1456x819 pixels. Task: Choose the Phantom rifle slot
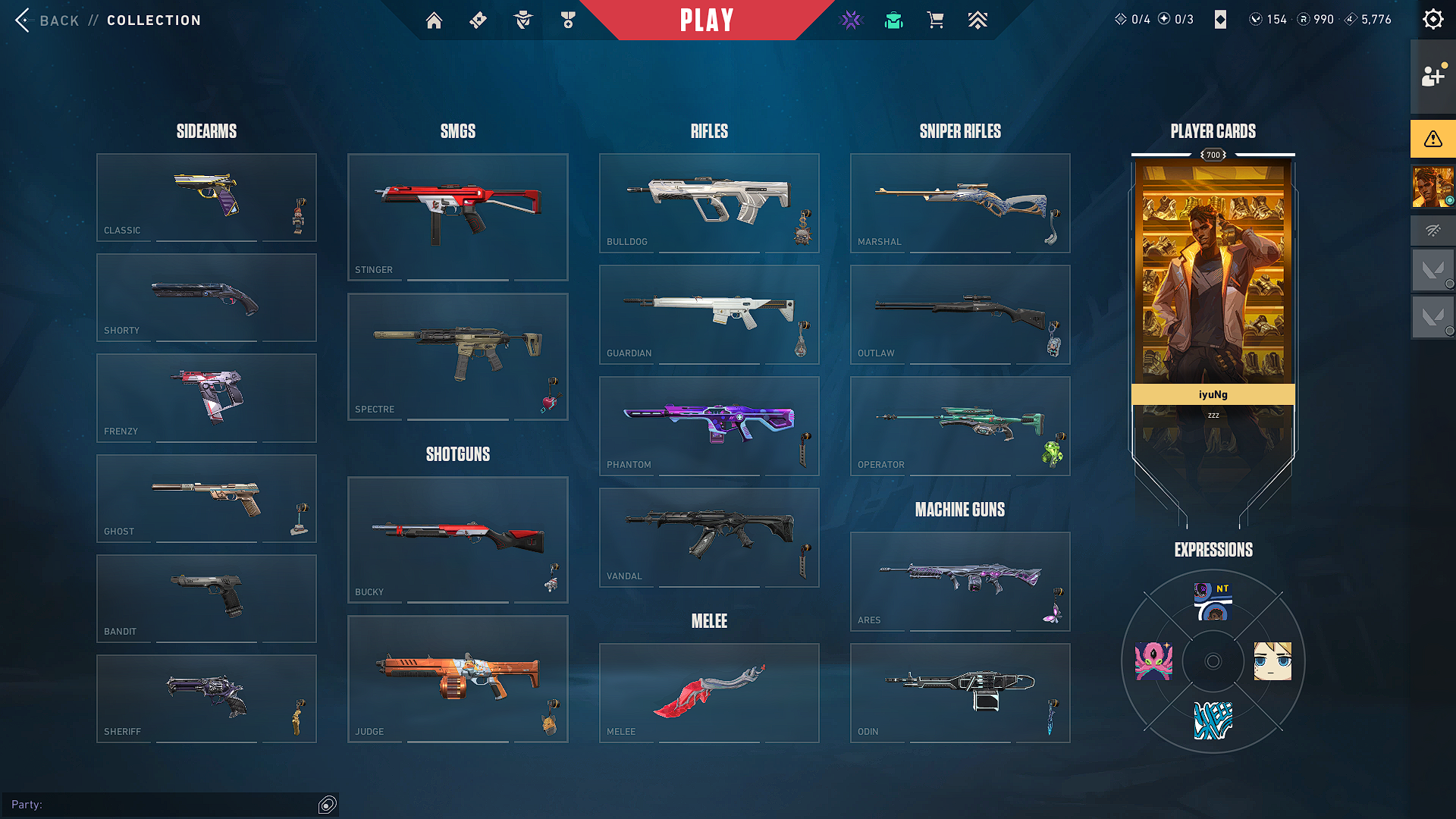point(709,425)
